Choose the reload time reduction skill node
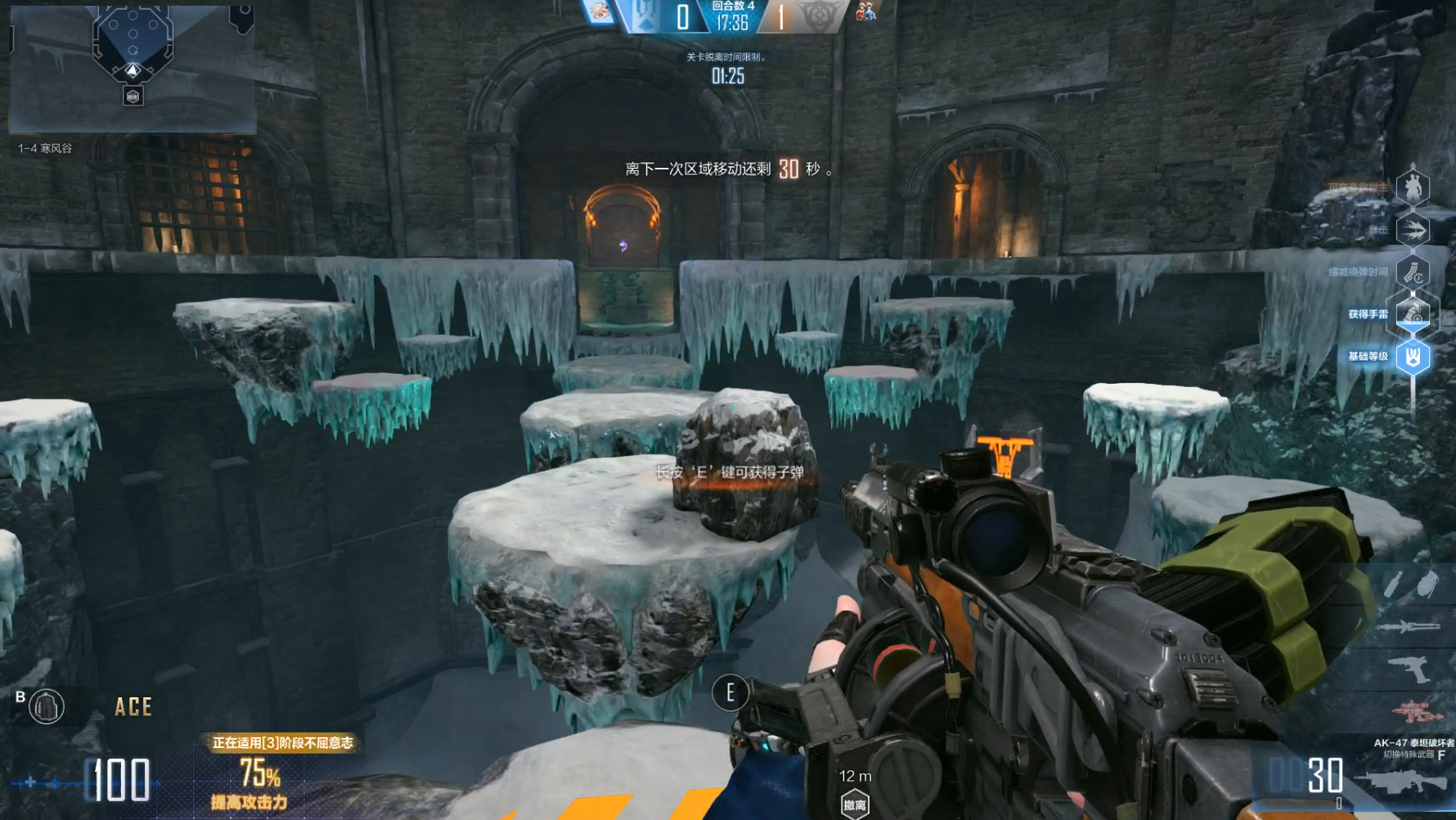This screenshot has width=1456, height=820. pos(1413,273)
